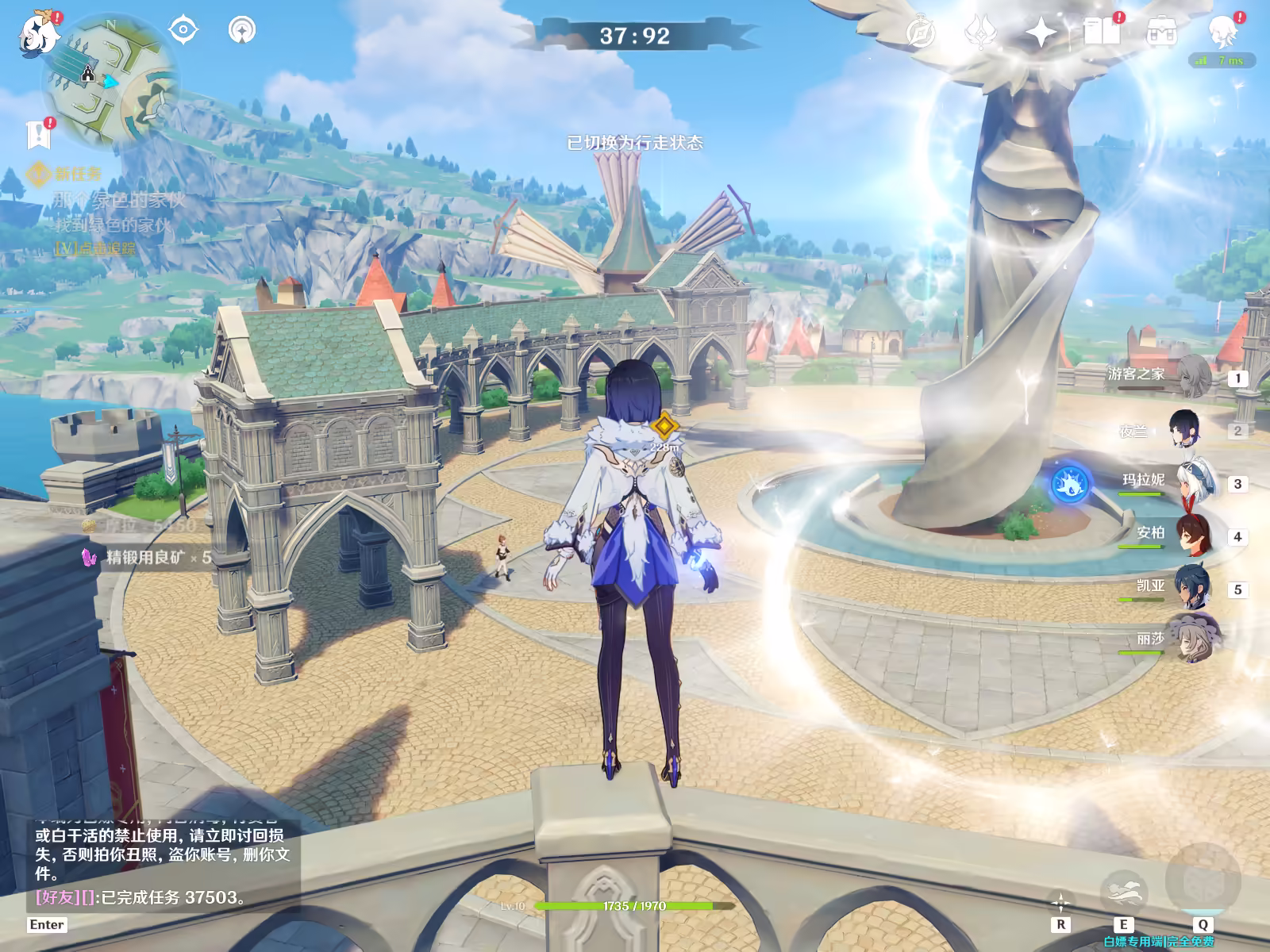Open the character screen head icon

coord(1221,33)
